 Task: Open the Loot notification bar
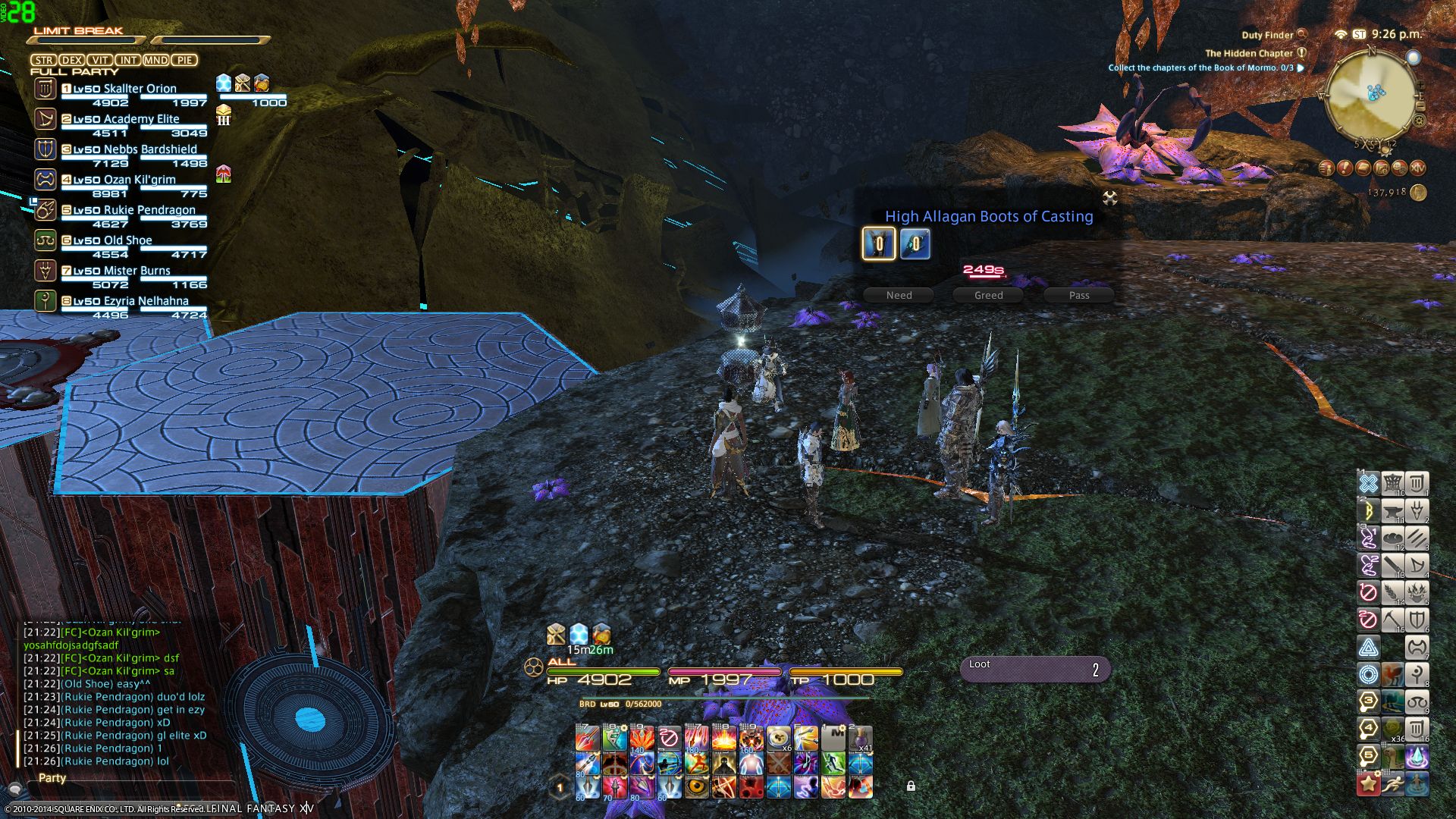tap(1035, 669)
